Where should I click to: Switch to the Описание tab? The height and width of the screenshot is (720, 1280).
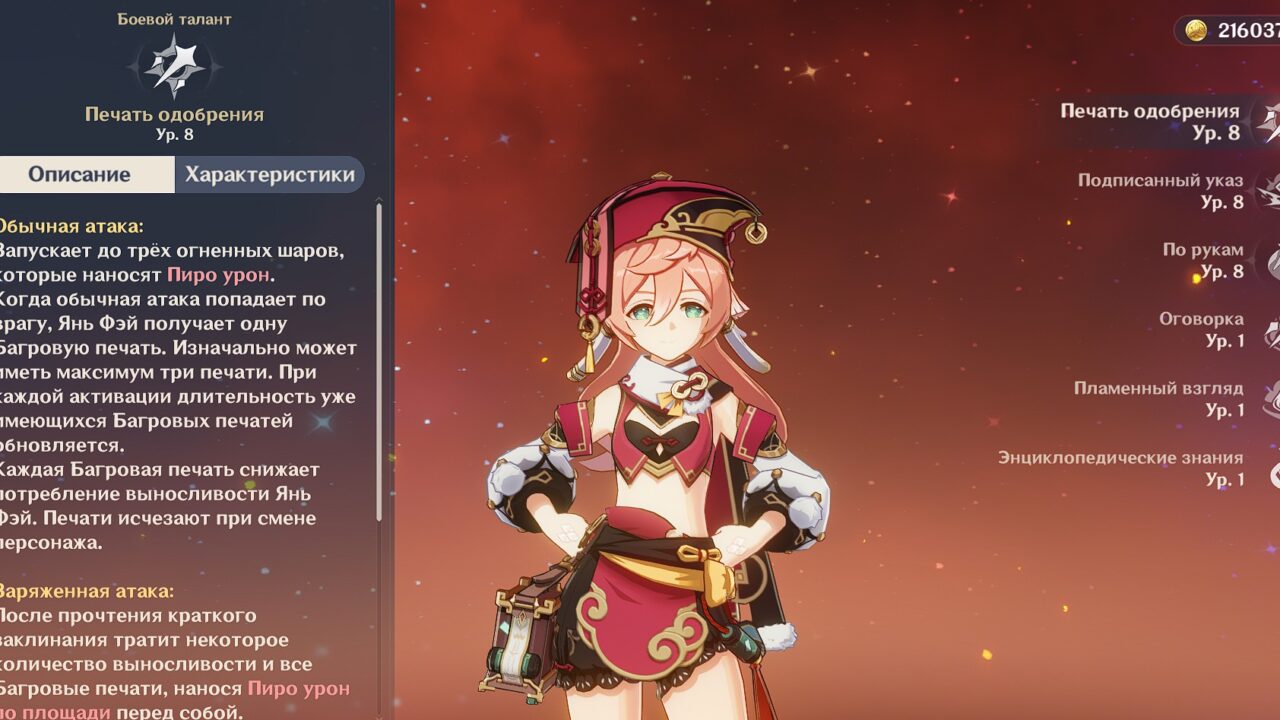click(80, 175)
